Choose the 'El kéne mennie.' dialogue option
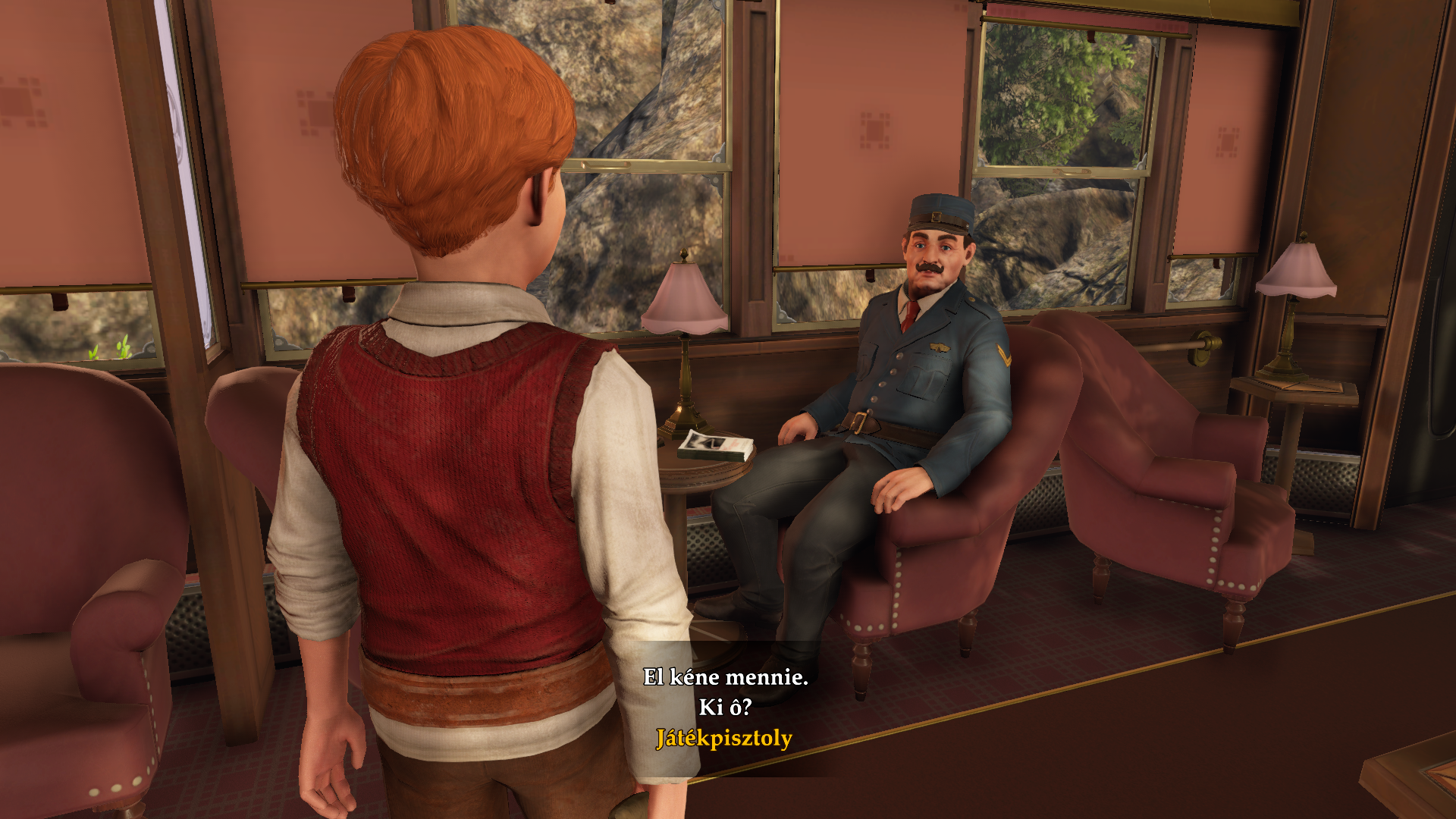Screen dimensions: 1456x819 pos(725,677)
